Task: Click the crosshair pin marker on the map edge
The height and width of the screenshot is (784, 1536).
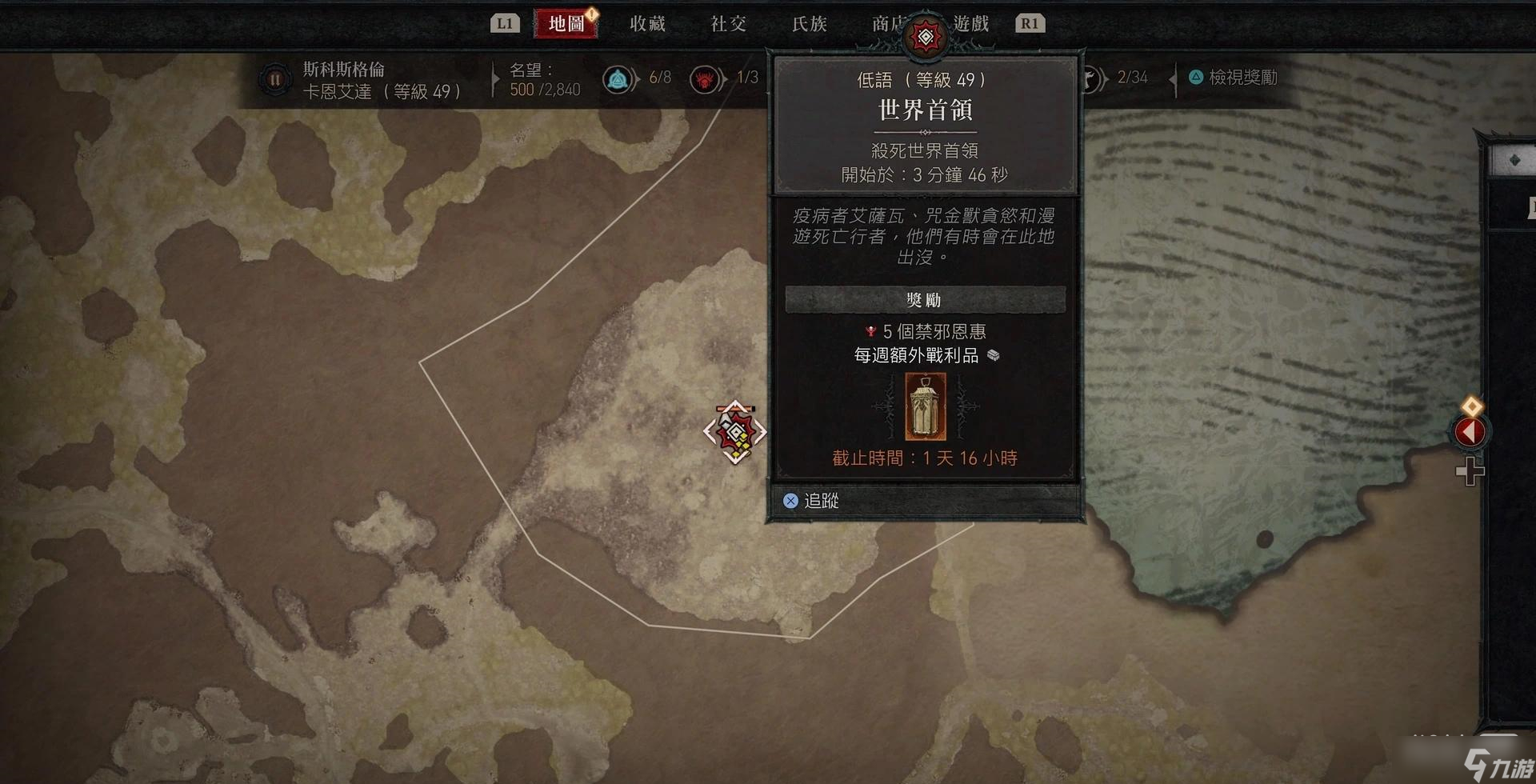Action: (x=1470, y=472)
